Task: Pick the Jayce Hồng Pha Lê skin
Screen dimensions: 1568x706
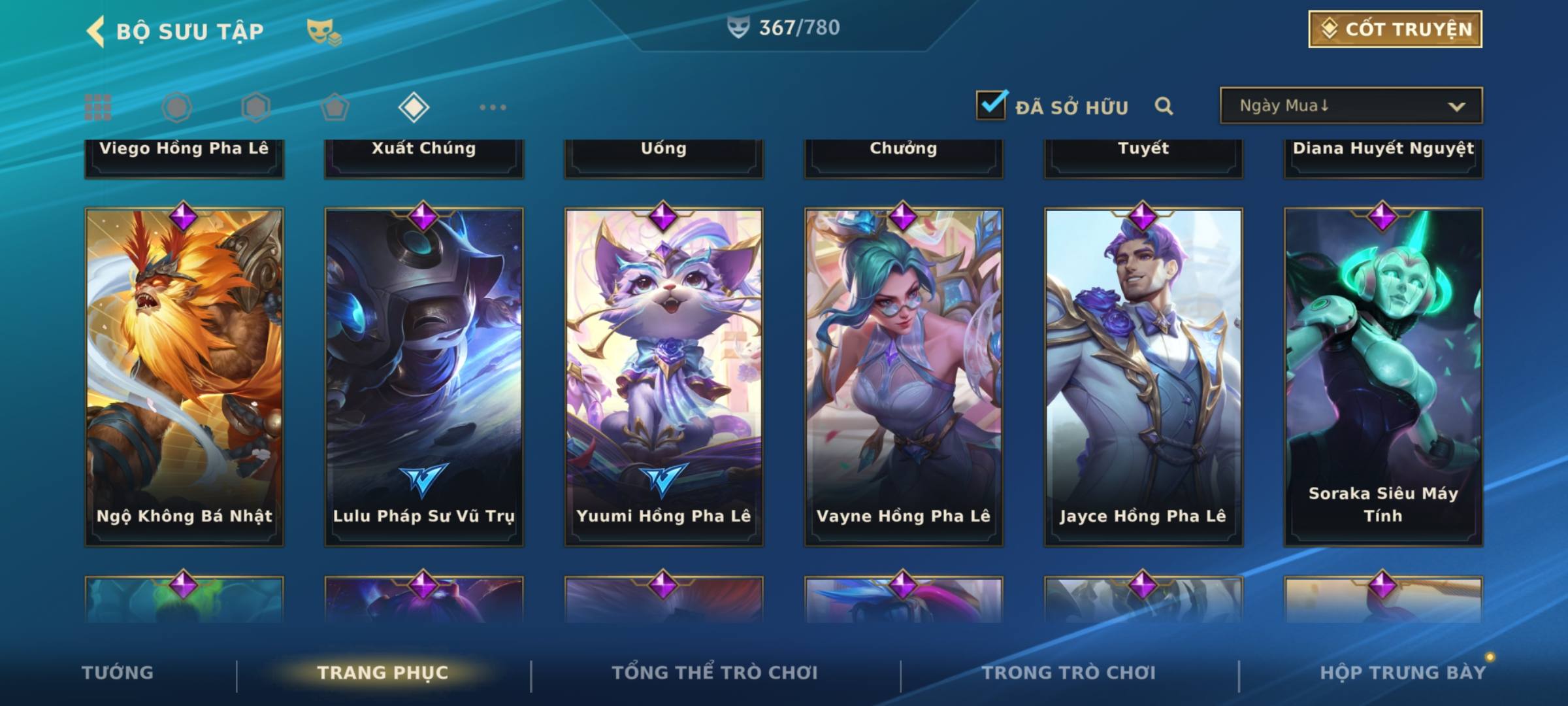Action: point(1143,376)
